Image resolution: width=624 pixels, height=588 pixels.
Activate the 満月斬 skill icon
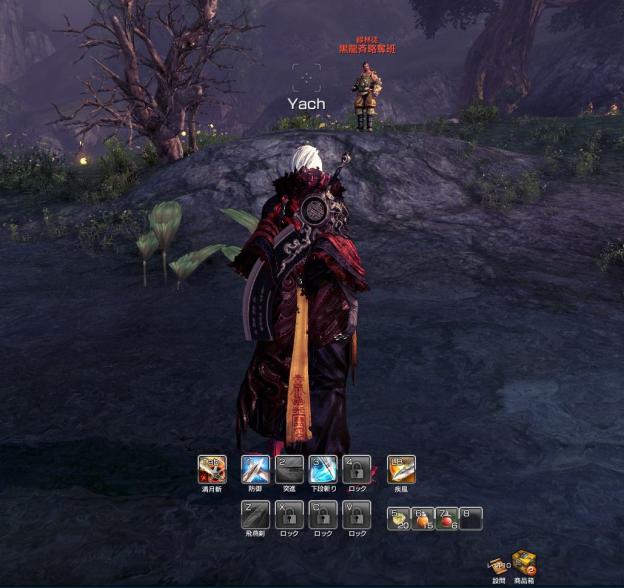pos(212,469)
